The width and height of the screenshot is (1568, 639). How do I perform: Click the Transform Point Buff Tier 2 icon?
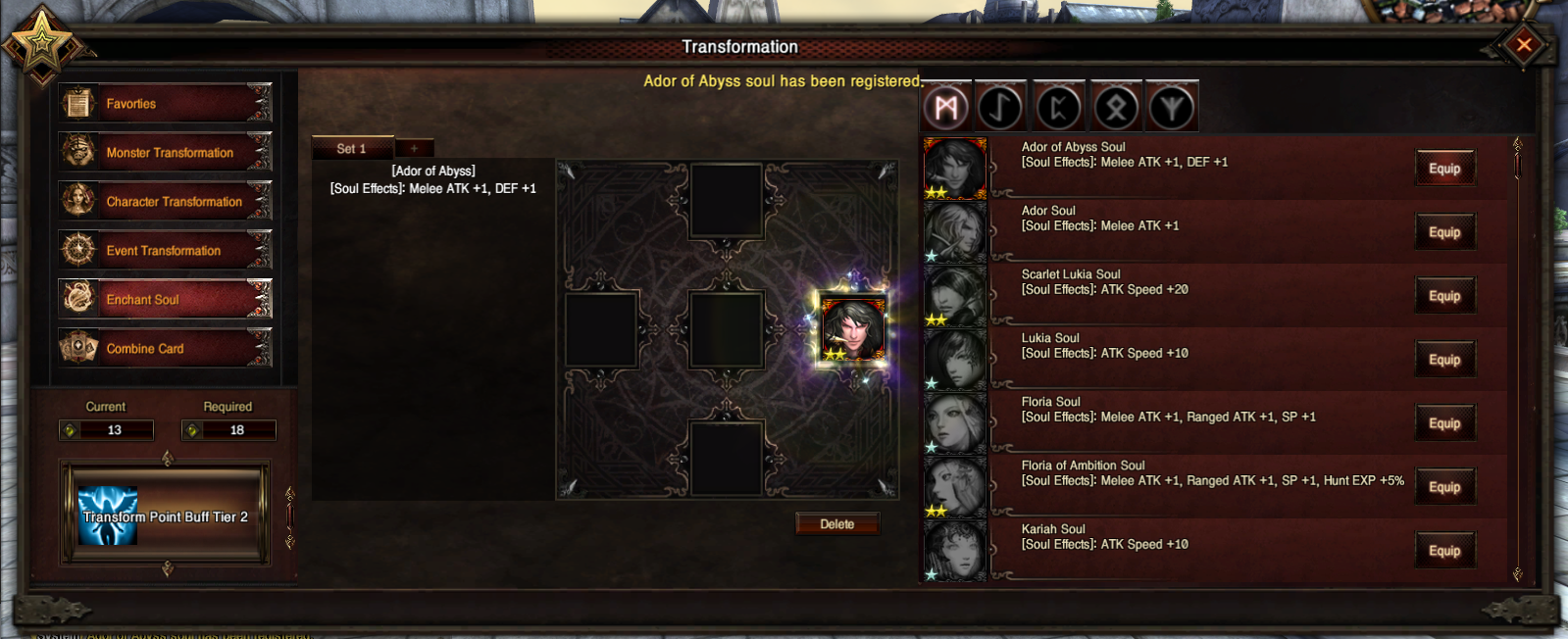coord(107,516)
